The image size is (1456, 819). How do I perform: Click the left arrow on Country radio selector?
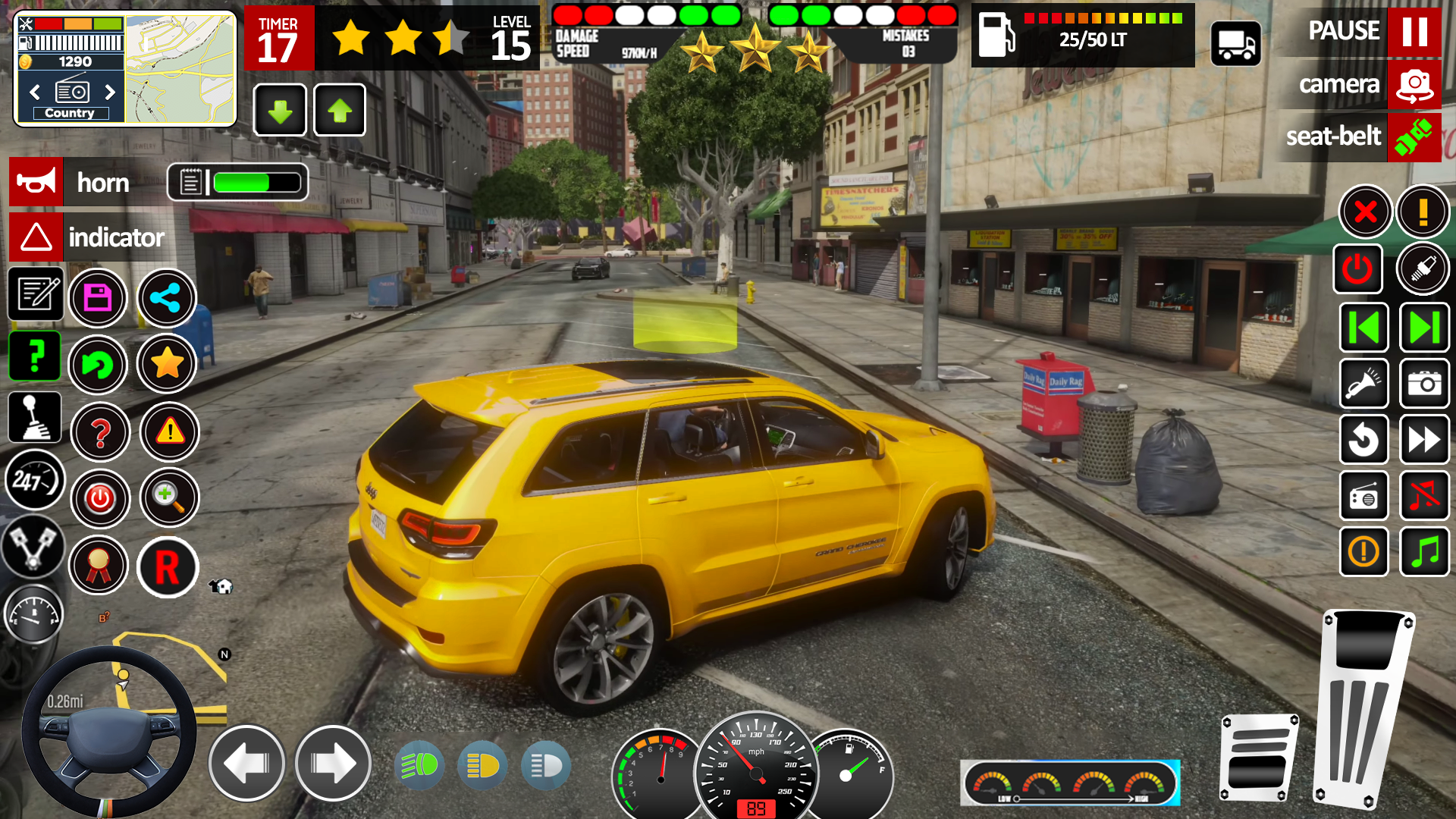(35, 93)
